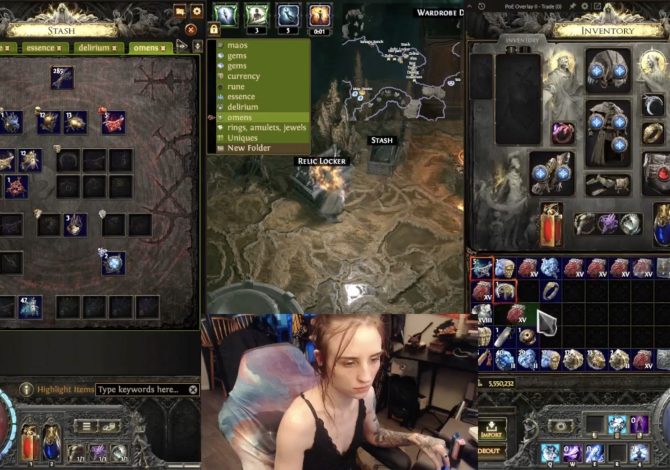The height and width of the screenshot is (470, 670).
Task: Clear the highlight items search box
Action: [194, 389]
